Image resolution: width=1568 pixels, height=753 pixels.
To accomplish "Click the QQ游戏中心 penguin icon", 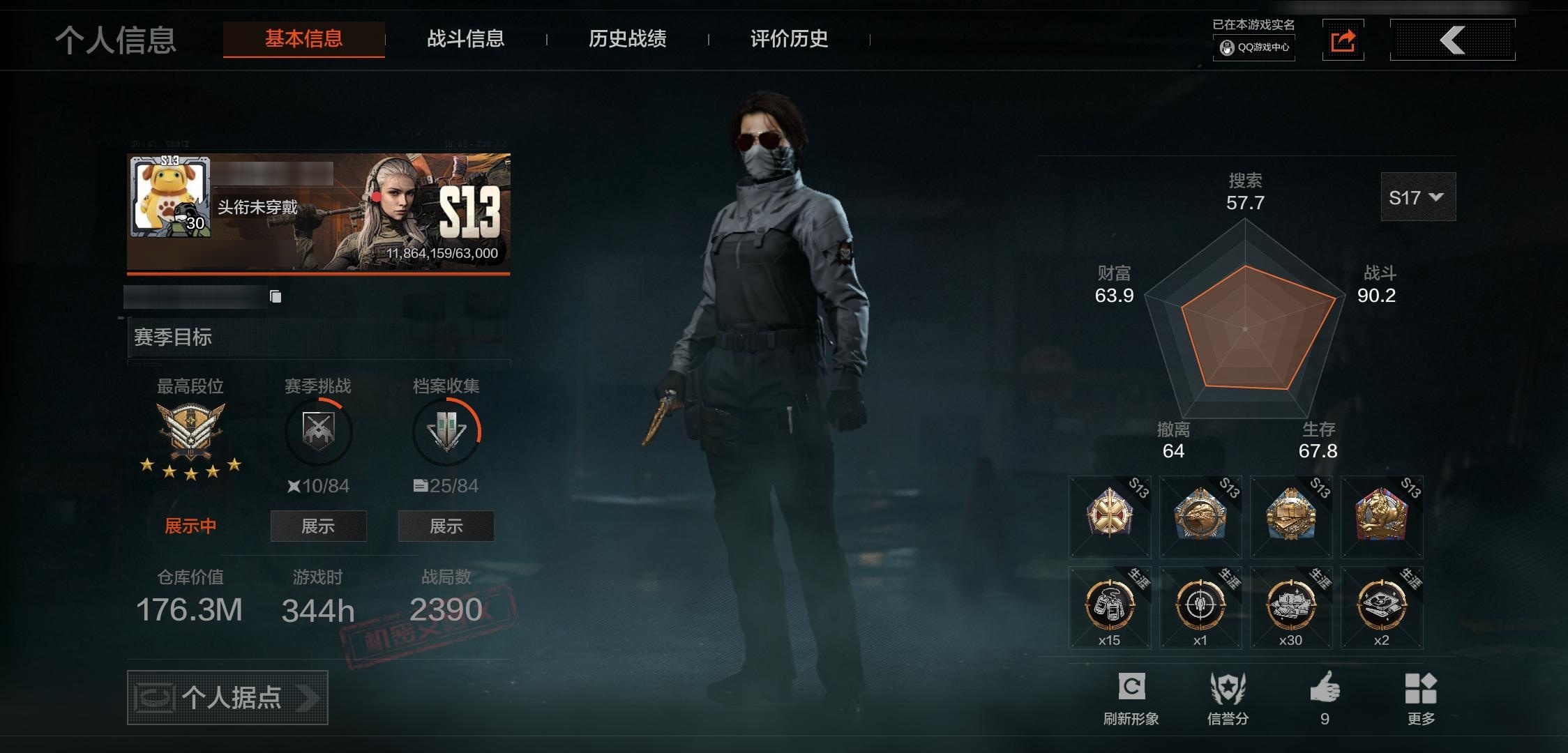I will click(x=1227, y=49).
